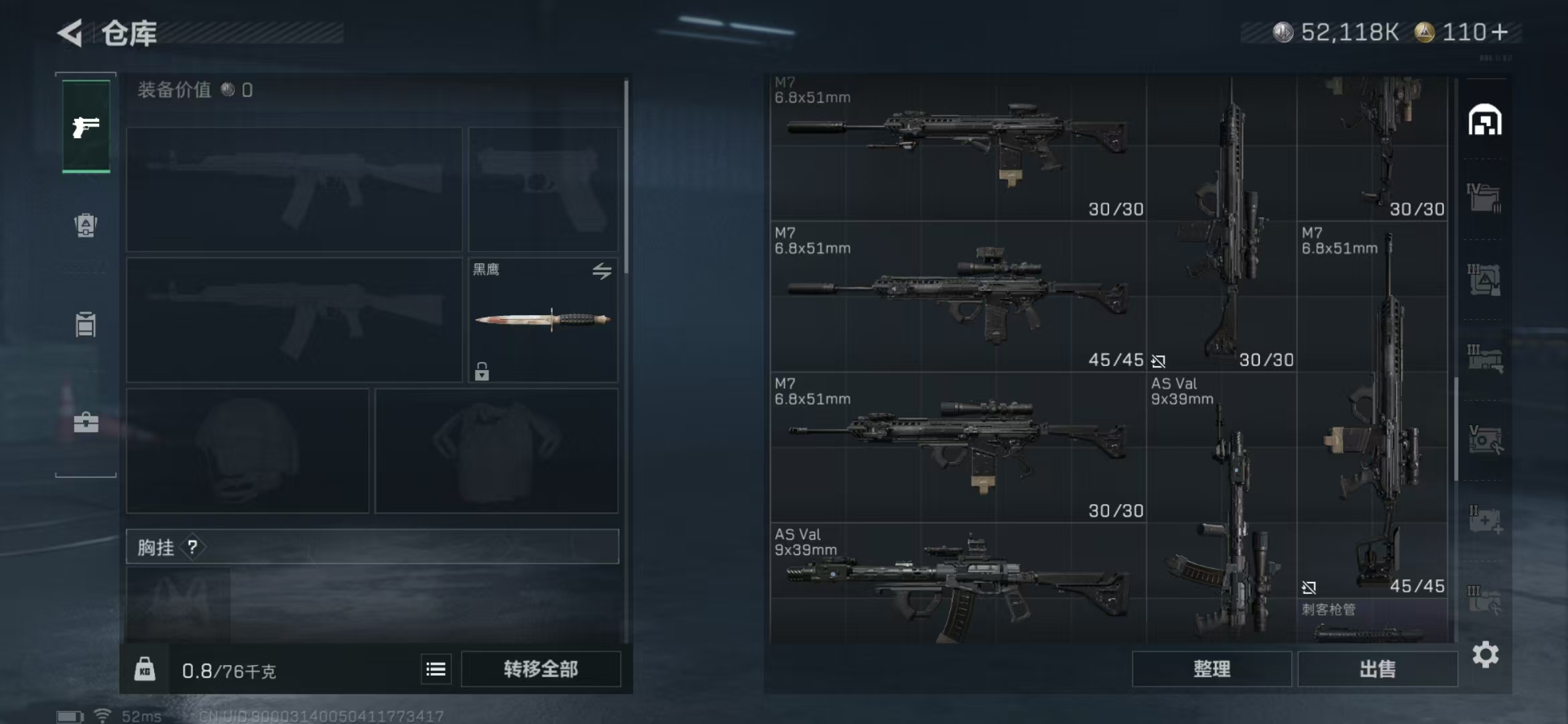
Task: Open the list view toggle
Action: (436, 669)
